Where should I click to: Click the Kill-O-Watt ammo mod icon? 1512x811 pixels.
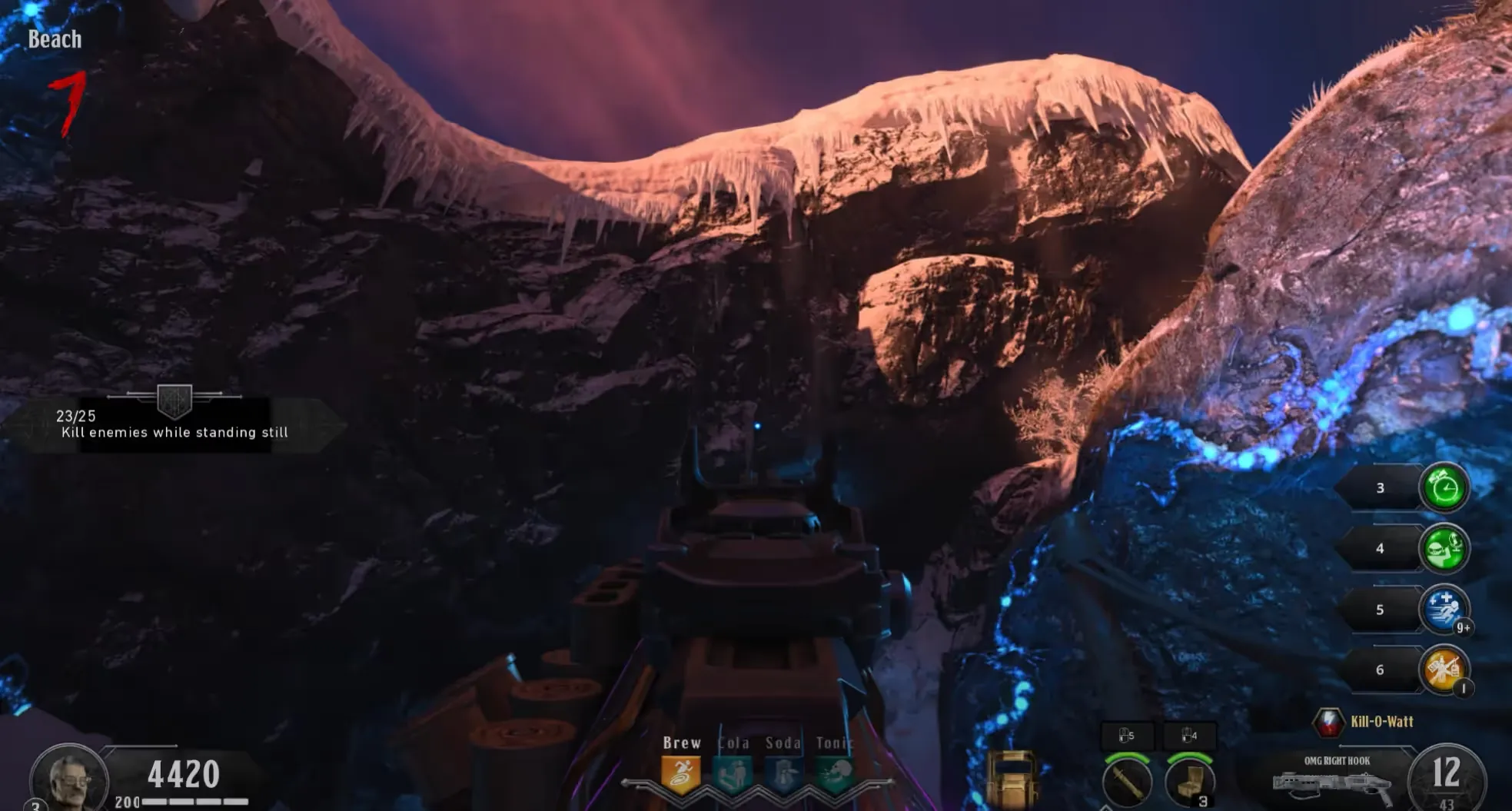(1328, 722)
